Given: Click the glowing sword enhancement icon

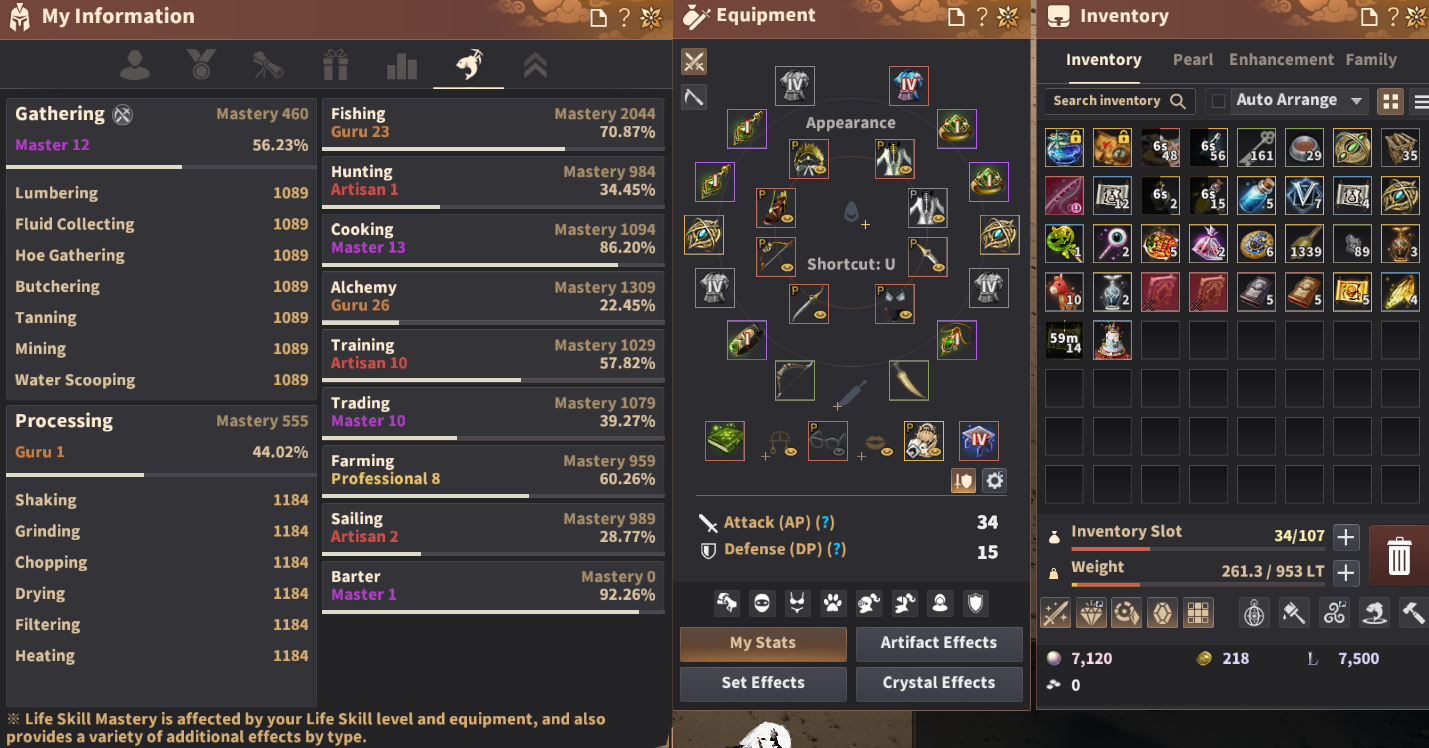Looking at the screenshot, I should click(x=1055, y=613).
